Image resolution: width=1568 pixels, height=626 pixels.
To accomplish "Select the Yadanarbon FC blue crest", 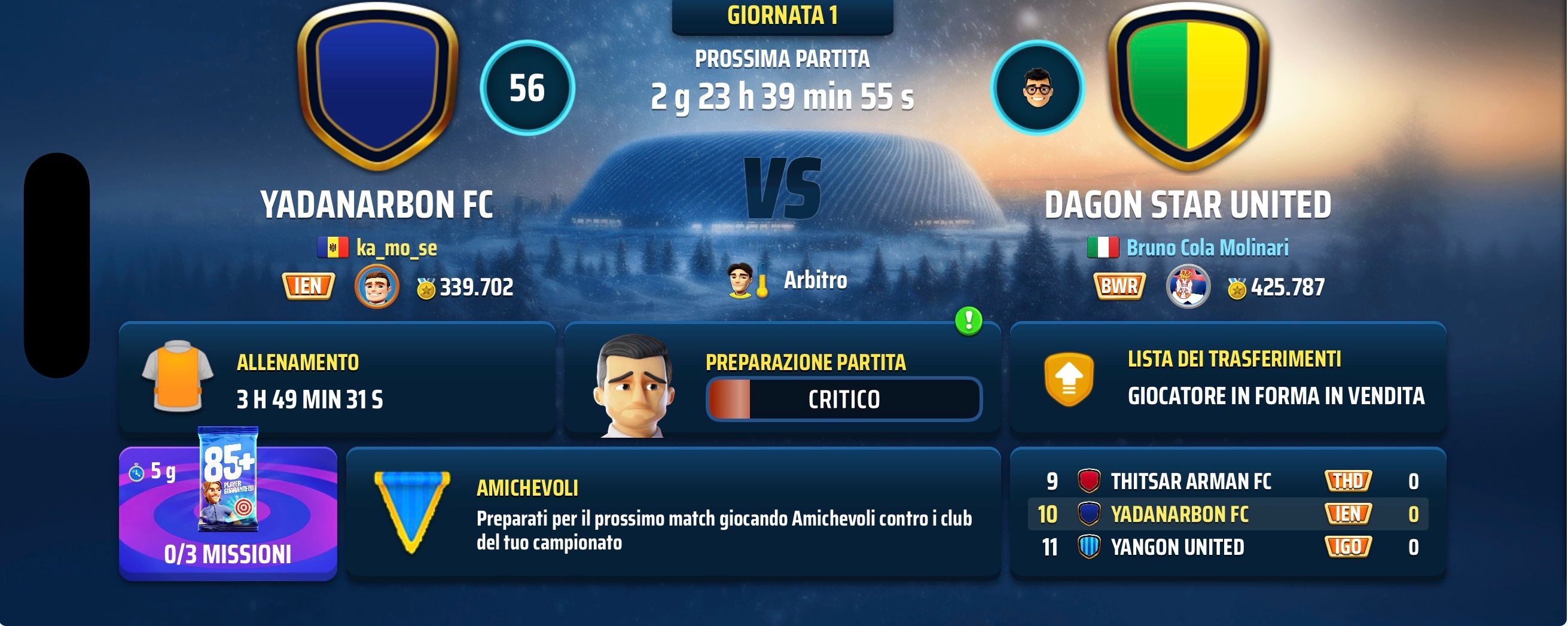I will pos(377,85).
